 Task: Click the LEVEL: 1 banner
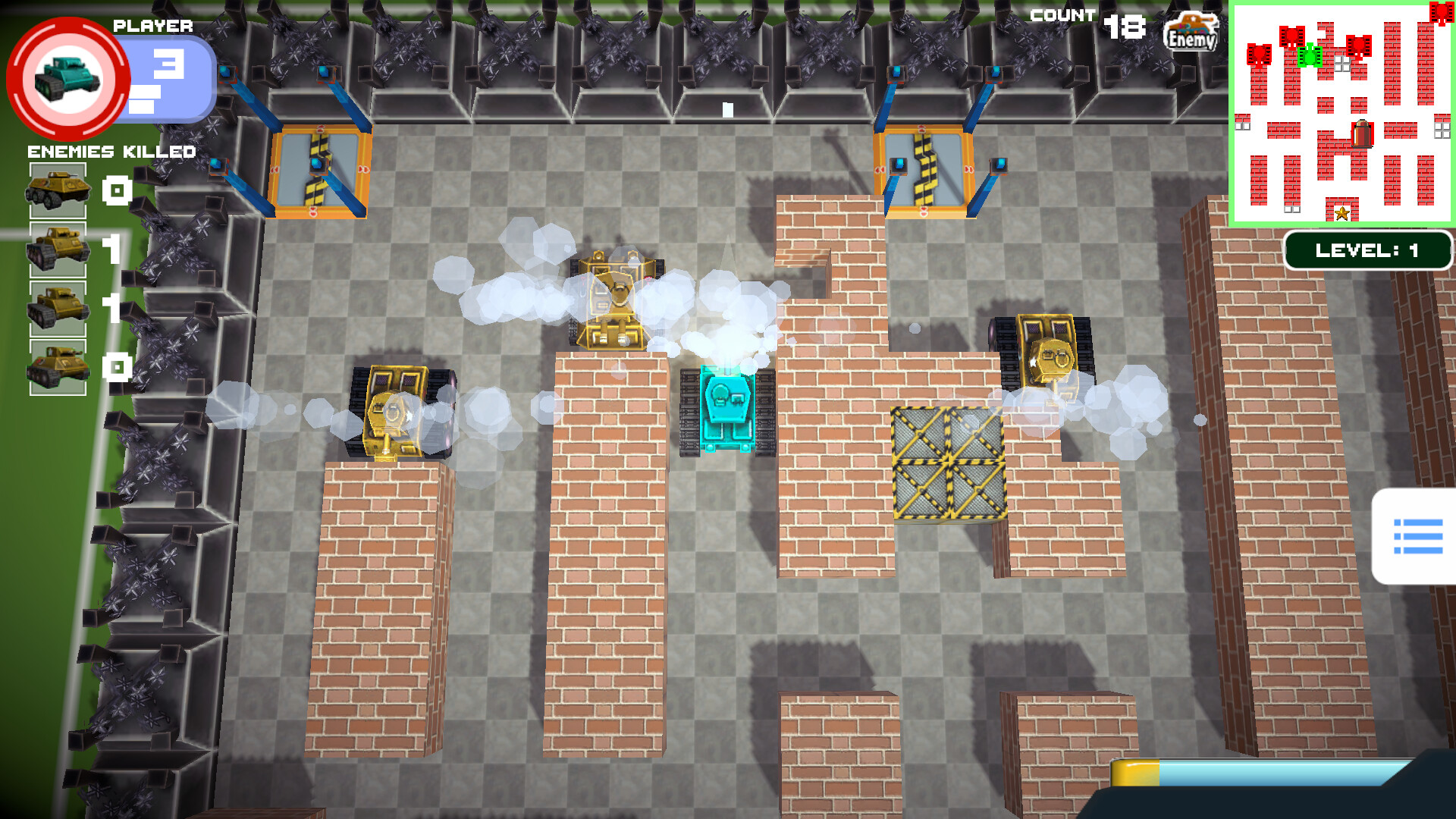[1367, 249]
